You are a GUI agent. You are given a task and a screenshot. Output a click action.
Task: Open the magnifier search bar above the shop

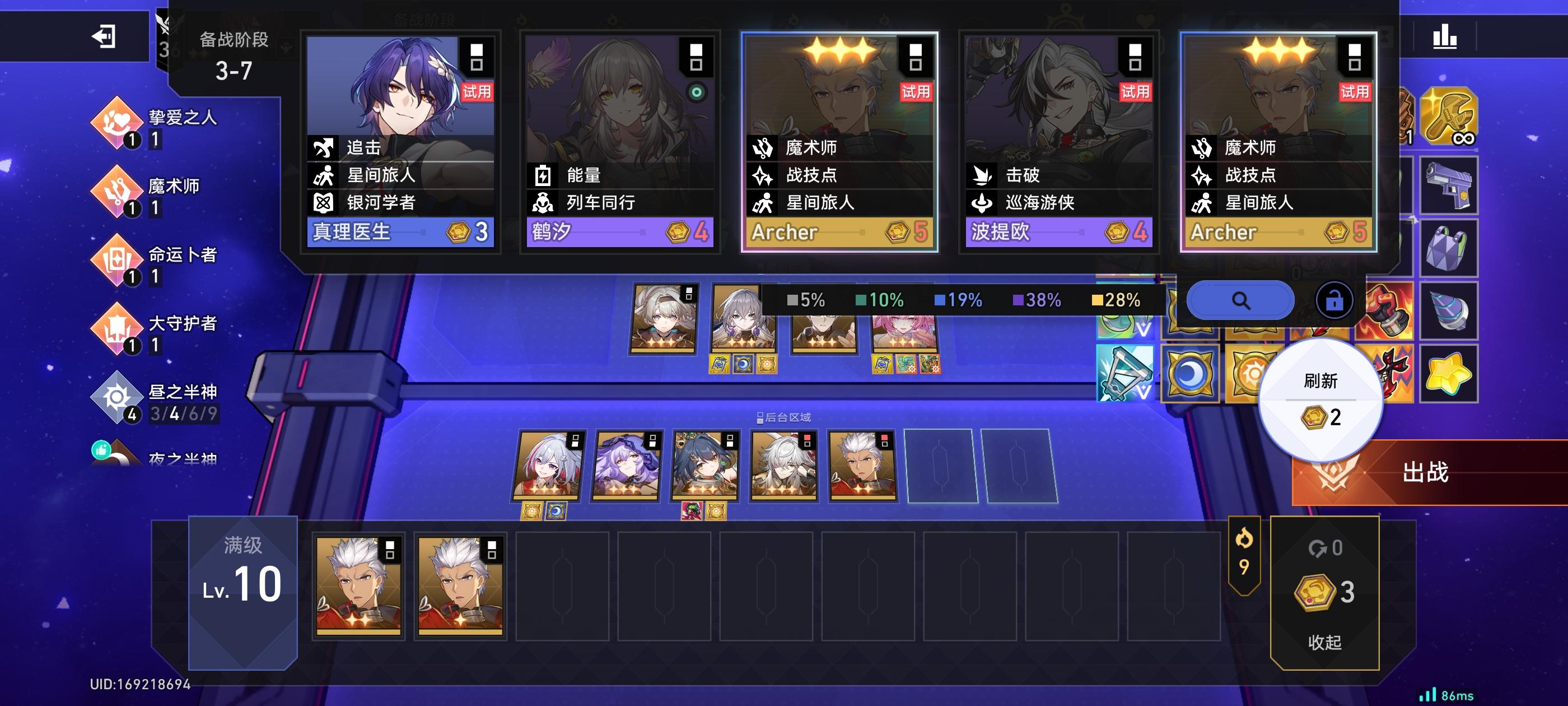(x=1240, y=299)
